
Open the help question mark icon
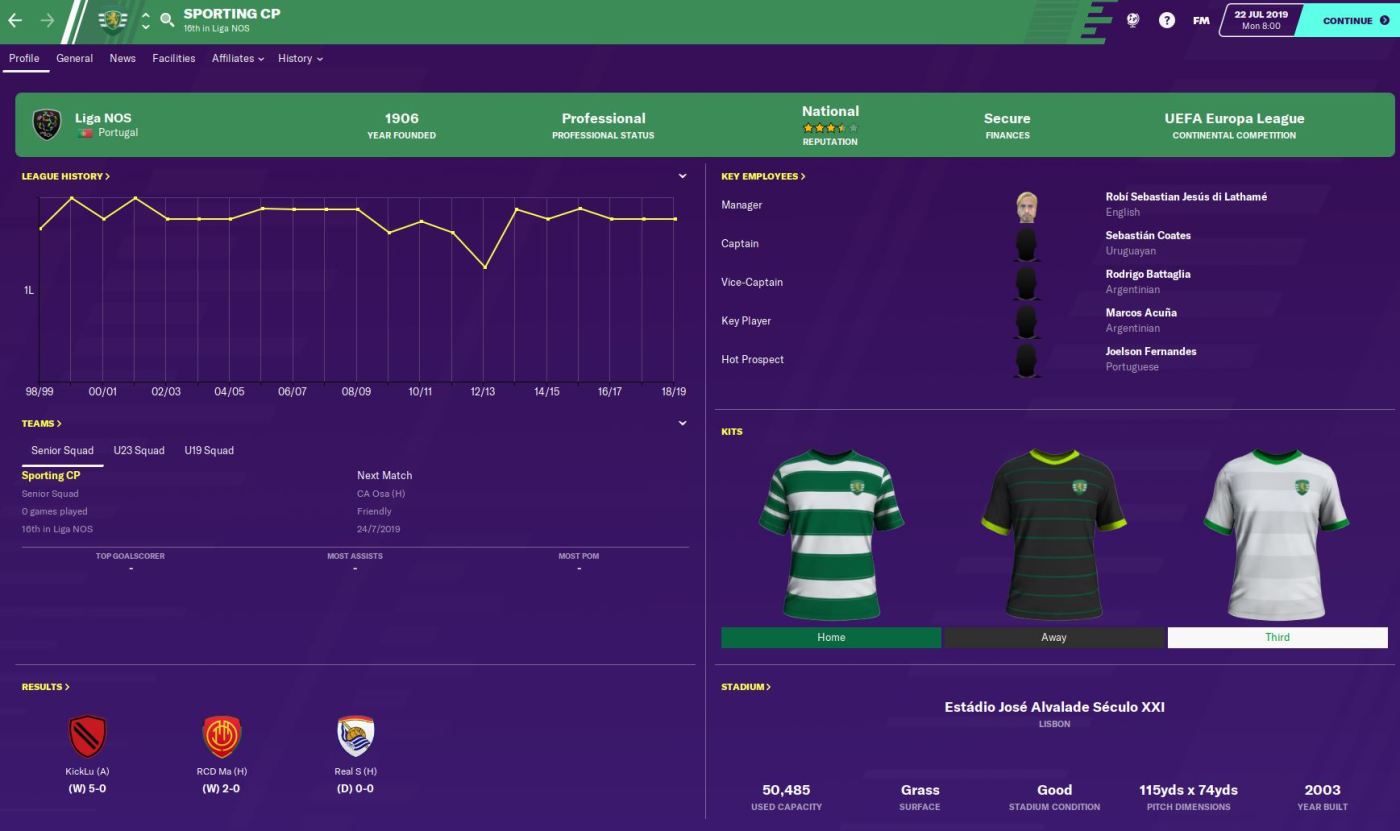click(x=1167, y=20)
